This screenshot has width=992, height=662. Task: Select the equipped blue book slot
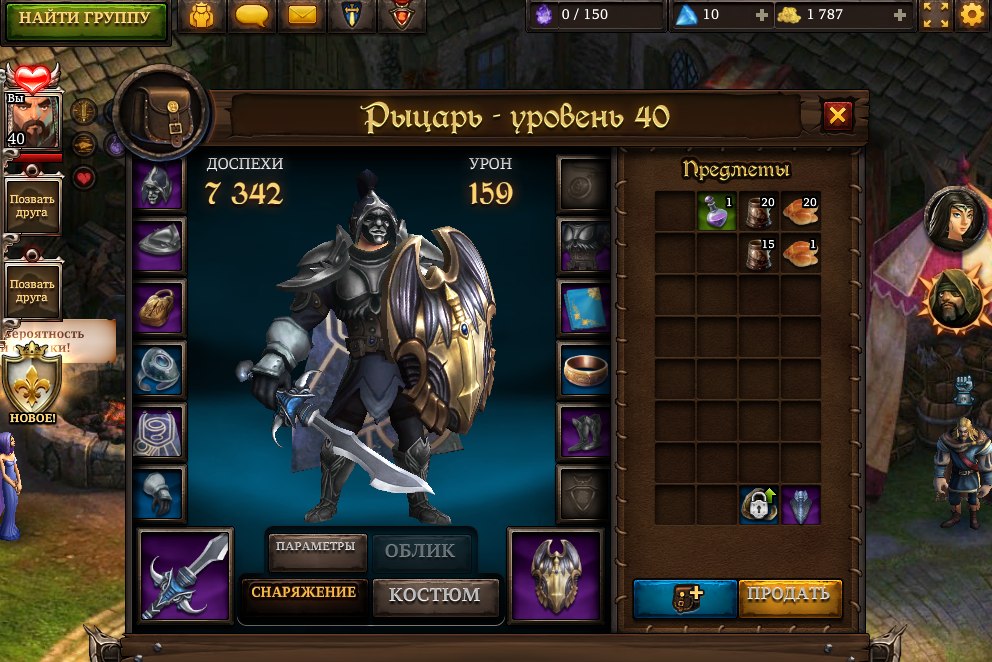click(583, 307)
